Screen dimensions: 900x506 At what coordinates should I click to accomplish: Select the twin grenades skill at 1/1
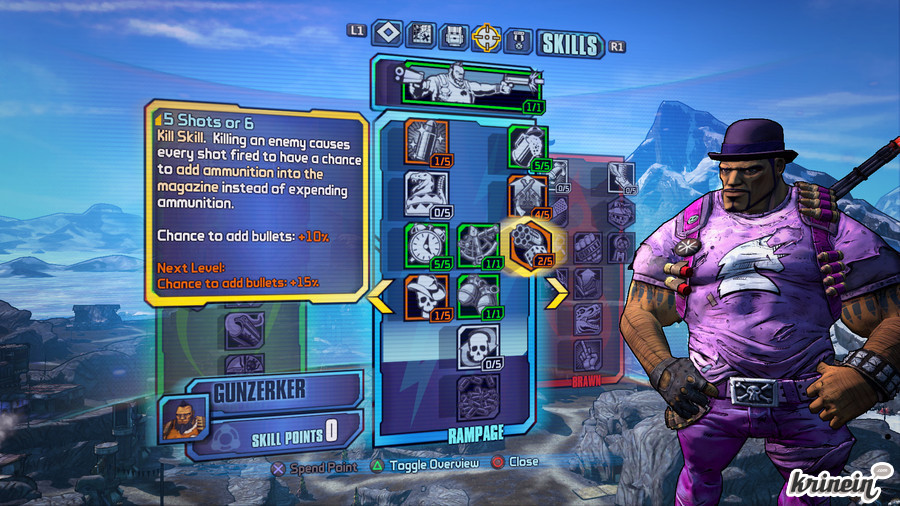[x=476, y=297]
